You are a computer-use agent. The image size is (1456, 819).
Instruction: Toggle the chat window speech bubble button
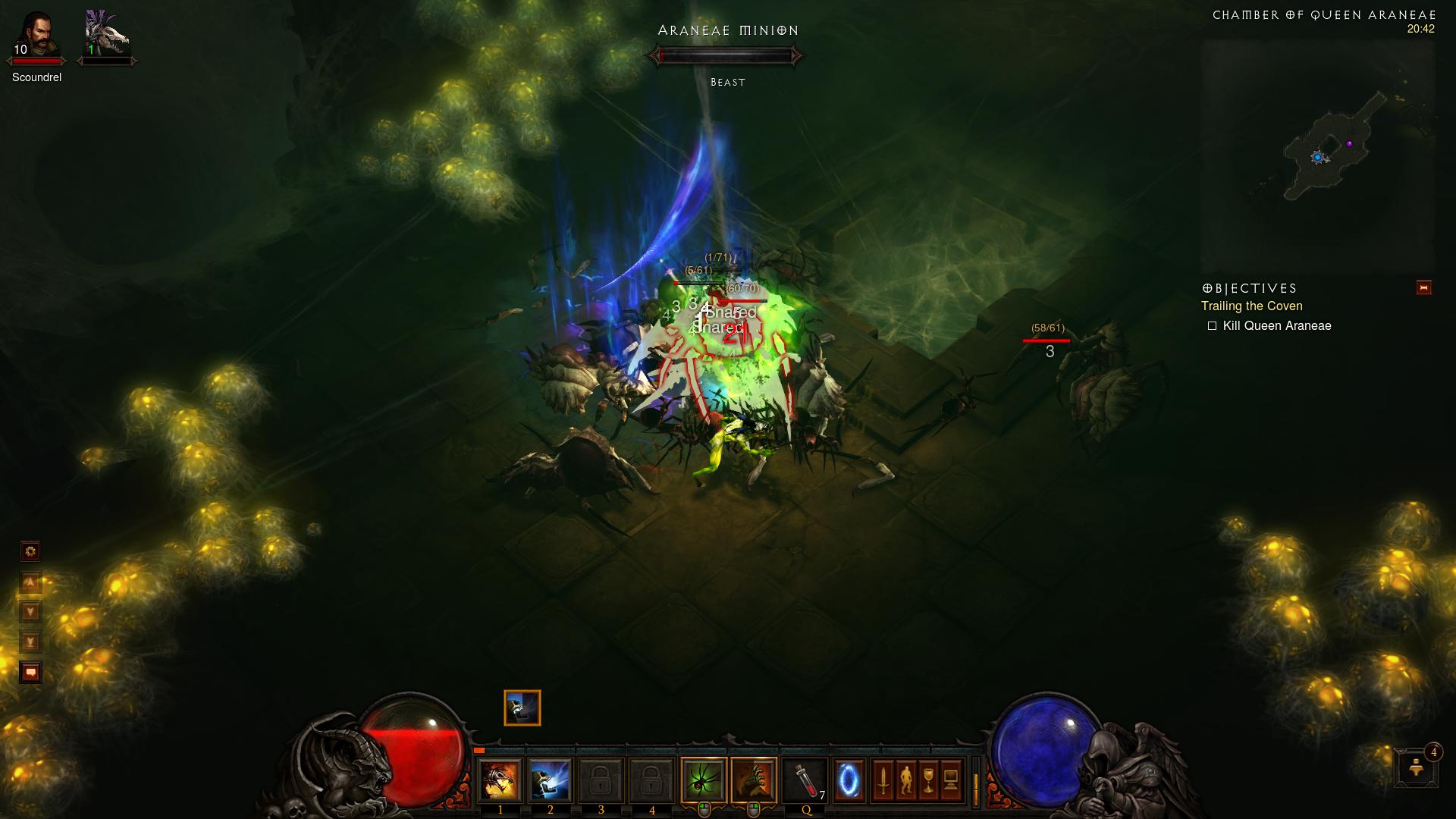30,673
